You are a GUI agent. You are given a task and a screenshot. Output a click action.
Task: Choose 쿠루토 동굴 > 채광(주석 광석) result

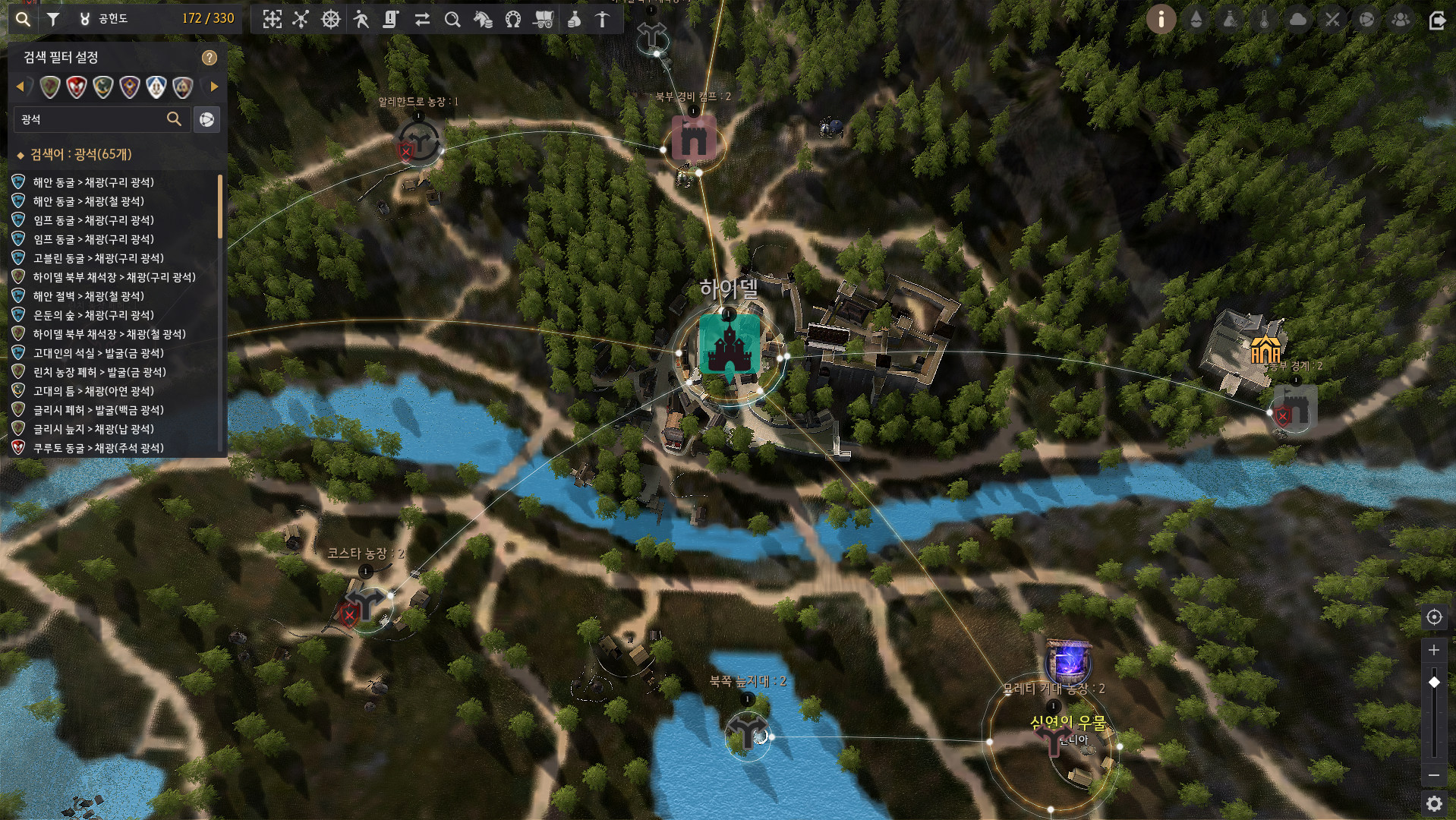98,448
